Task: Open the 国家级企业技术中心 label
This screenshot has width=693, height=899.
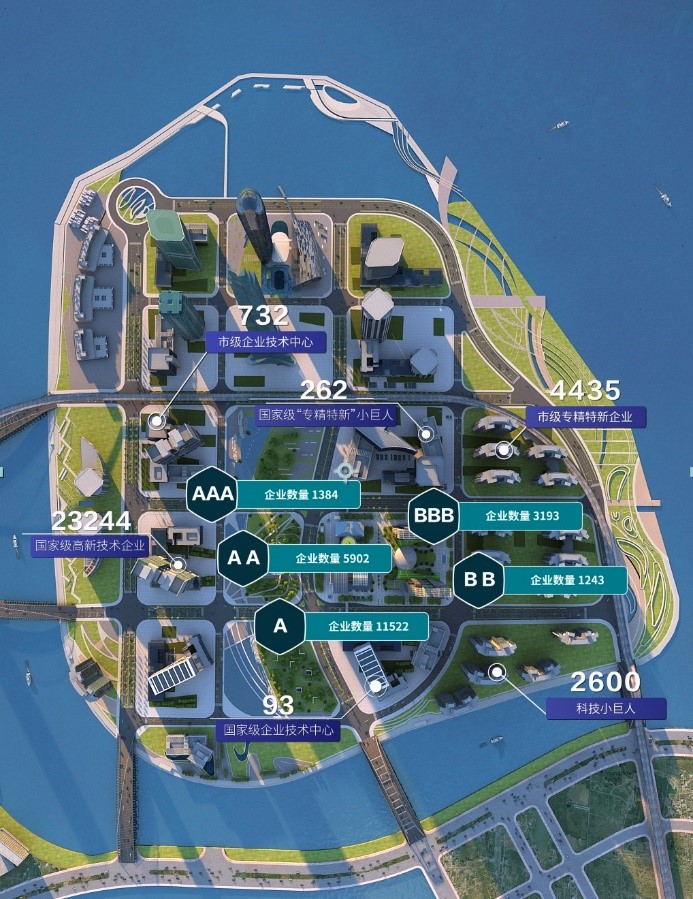Action: coord(278,730)
